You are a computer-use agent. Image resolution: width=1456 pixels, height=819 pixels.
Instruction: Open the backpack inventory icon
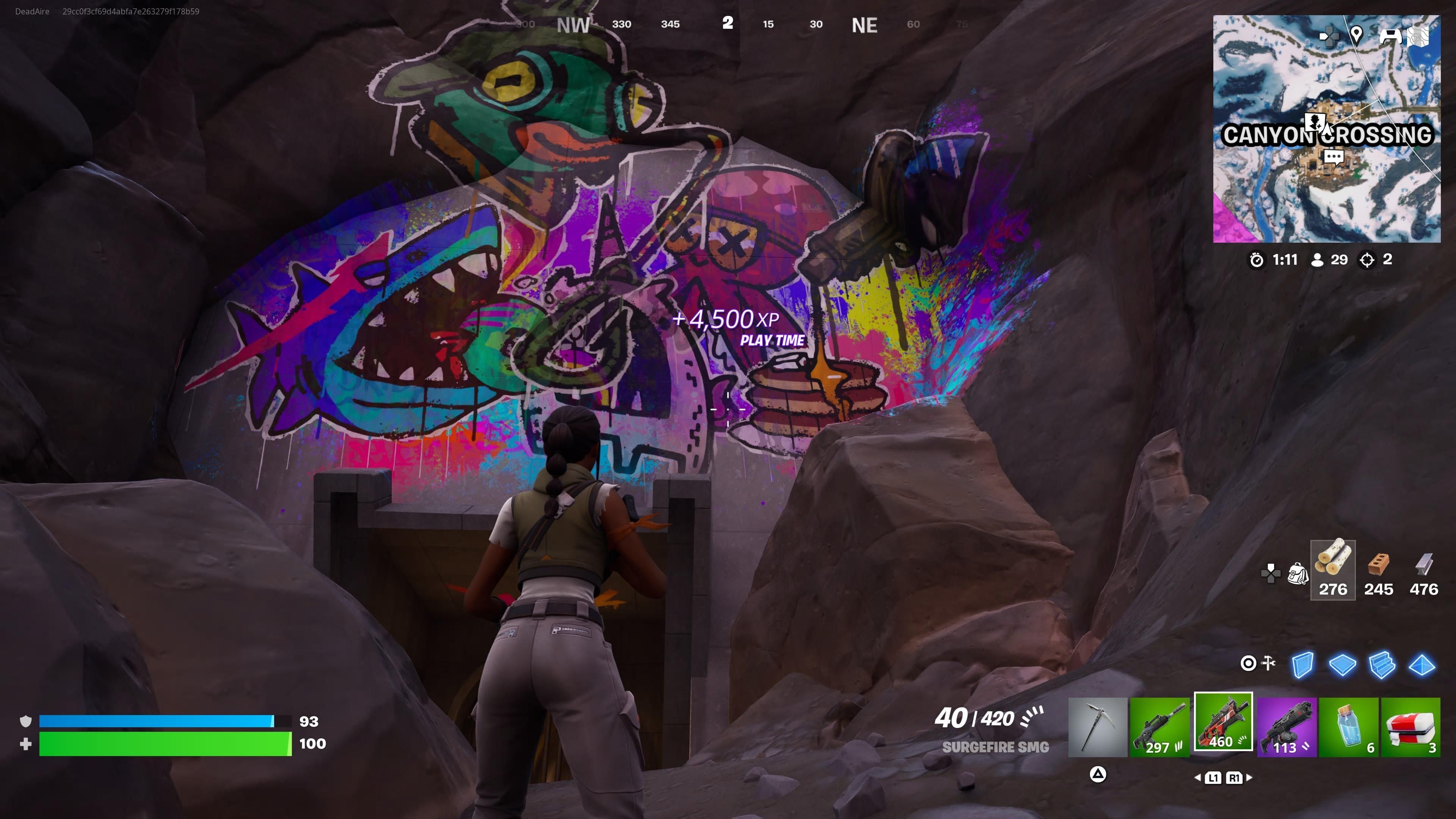[x=1298, y=573]
